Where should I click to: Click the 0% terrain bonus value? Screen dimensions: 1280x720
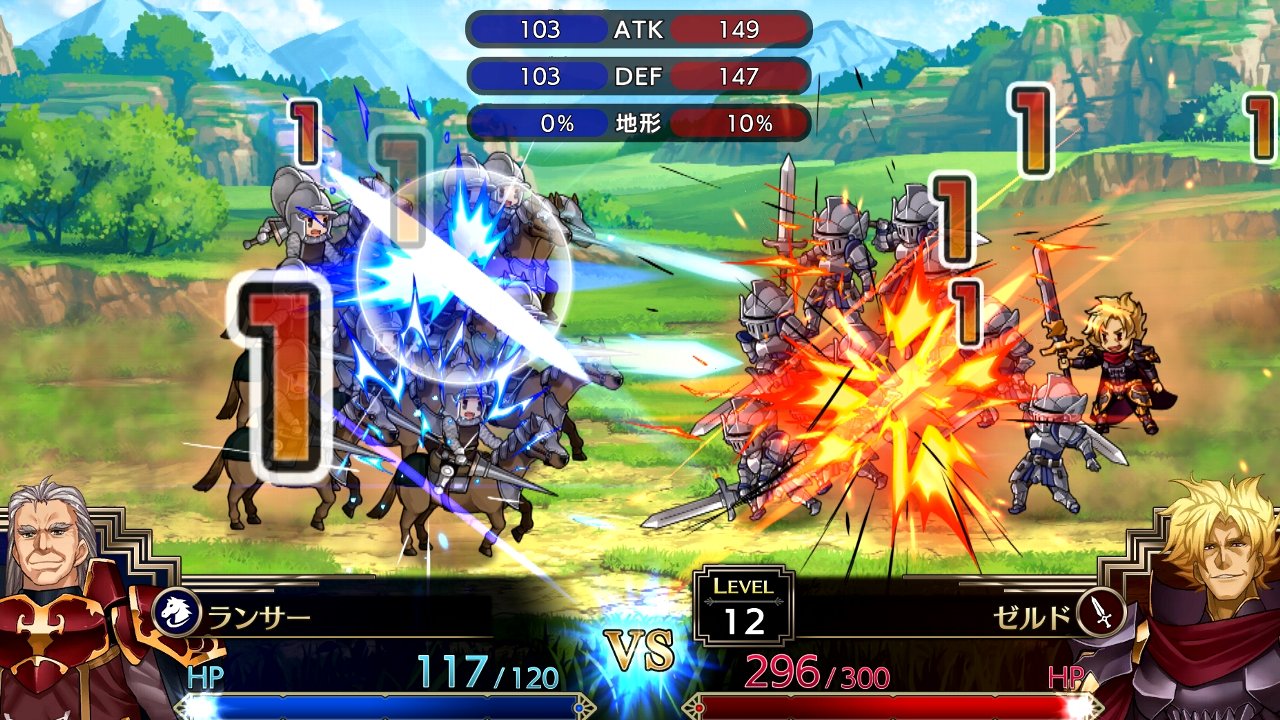(x=560, y=123)
